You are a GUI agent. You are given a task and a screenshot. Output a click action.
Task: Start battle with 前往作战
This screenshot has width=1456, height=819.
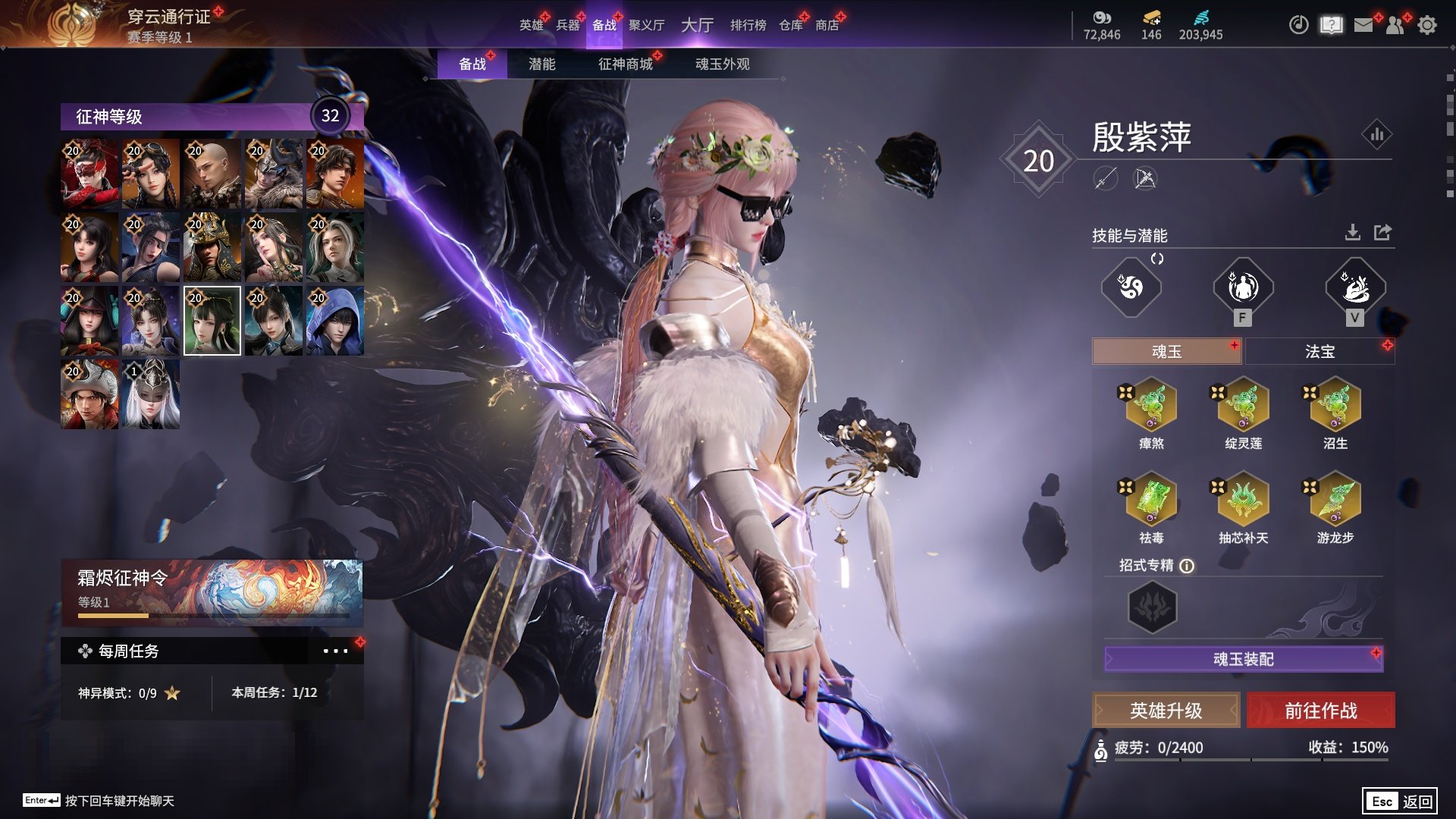(1320, 711)
